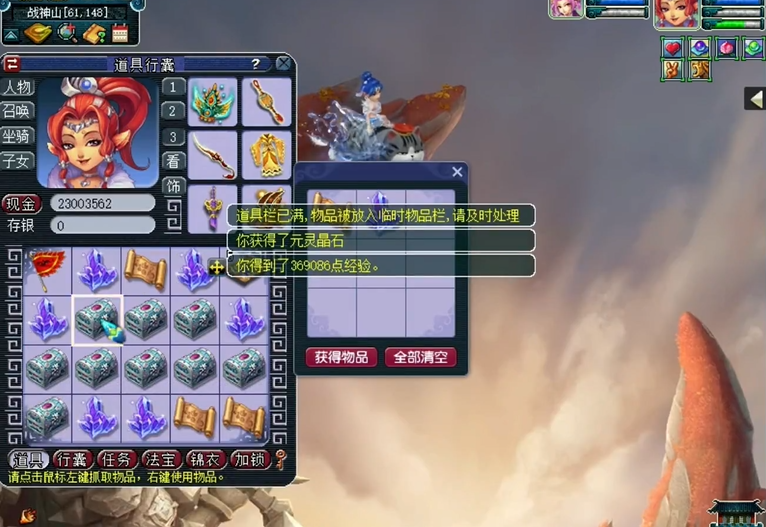Switch to the 锦衣 costume tab
The width and height of the screenshot is (766, 527).
(205, 460)
